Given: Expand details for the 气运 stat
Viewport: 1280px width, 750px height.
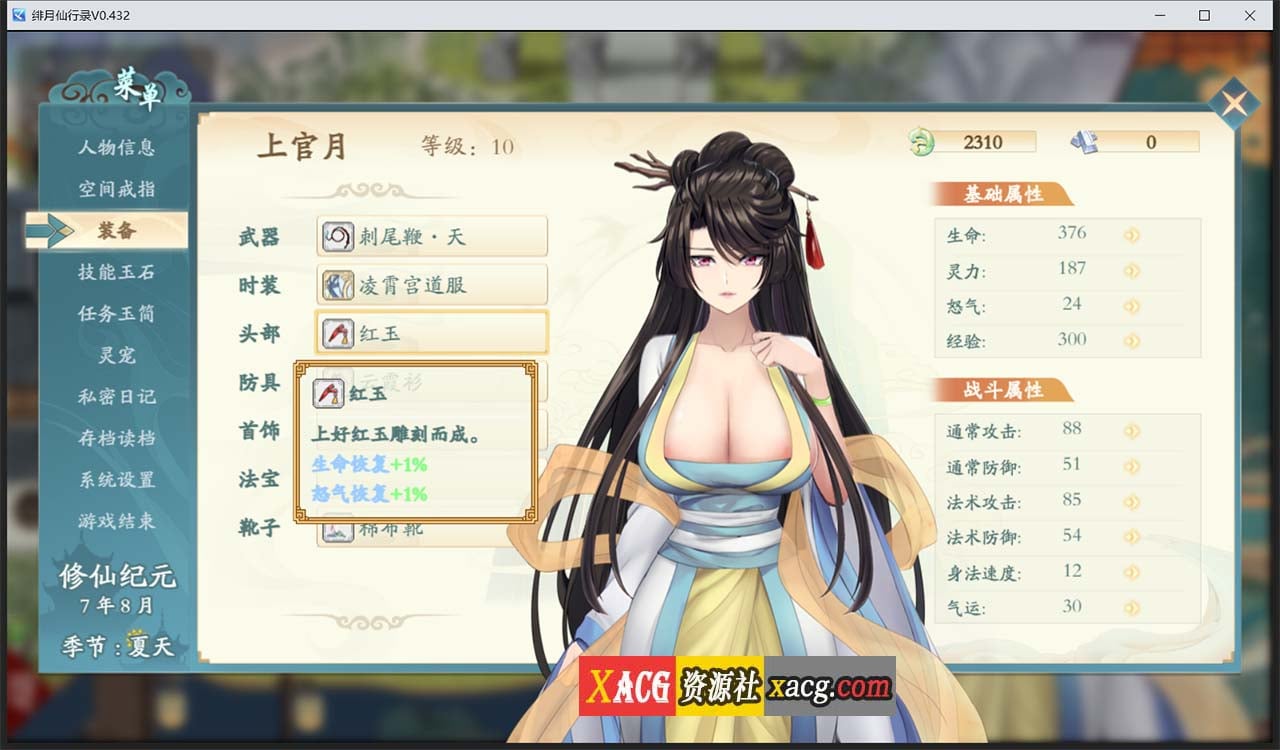Looking at the screenshot, I should click(x=1131, y=606).
